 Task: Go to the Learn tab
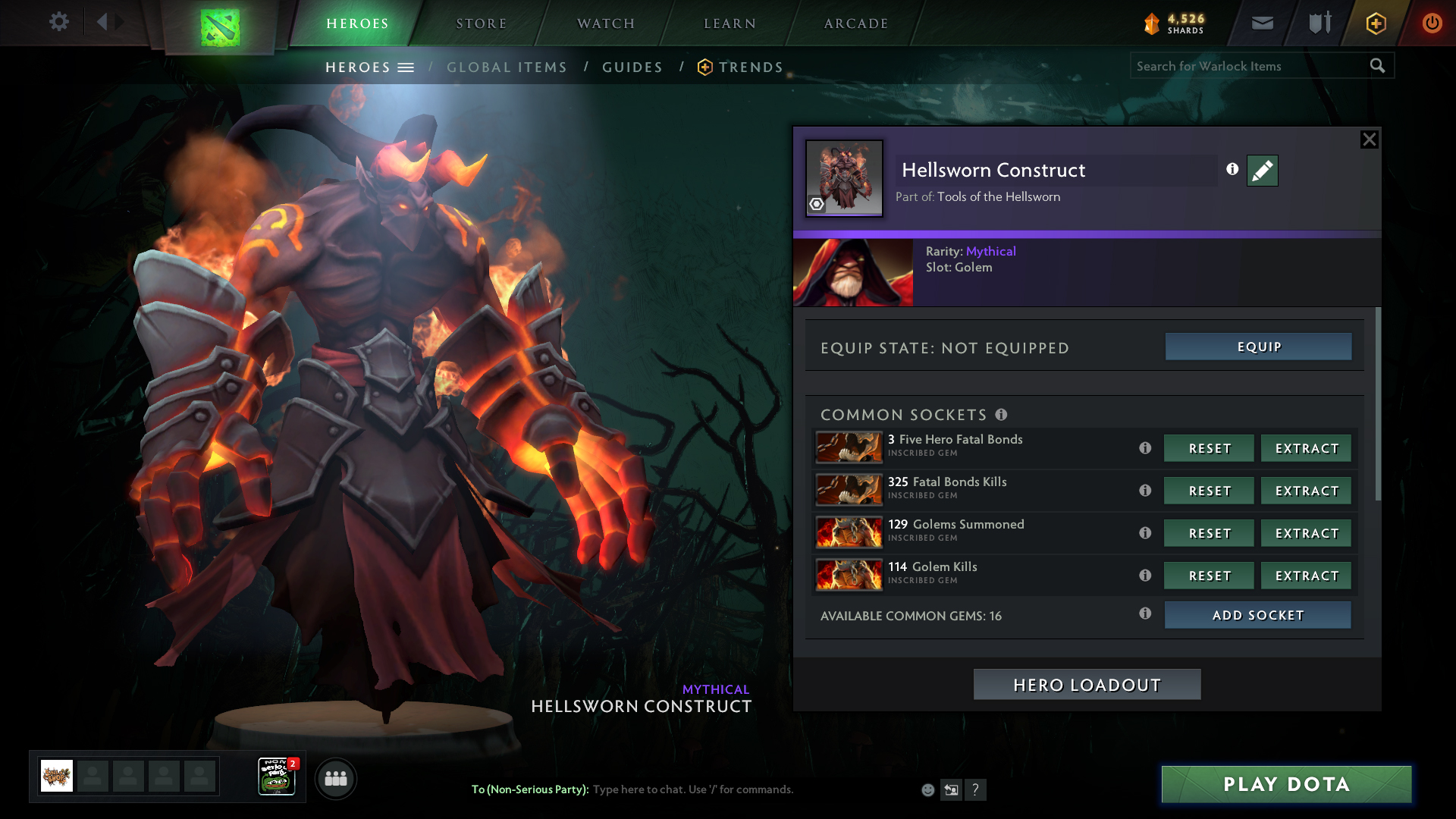pyautogui.click(x=730, y=24)
